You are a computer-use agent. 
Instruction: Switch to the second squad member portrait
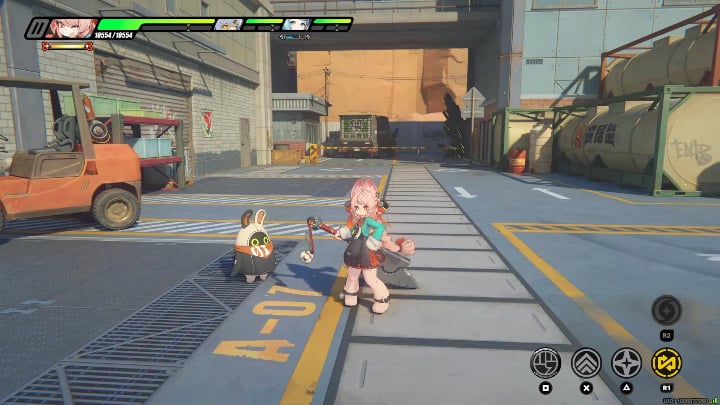[x=229, y=24]
